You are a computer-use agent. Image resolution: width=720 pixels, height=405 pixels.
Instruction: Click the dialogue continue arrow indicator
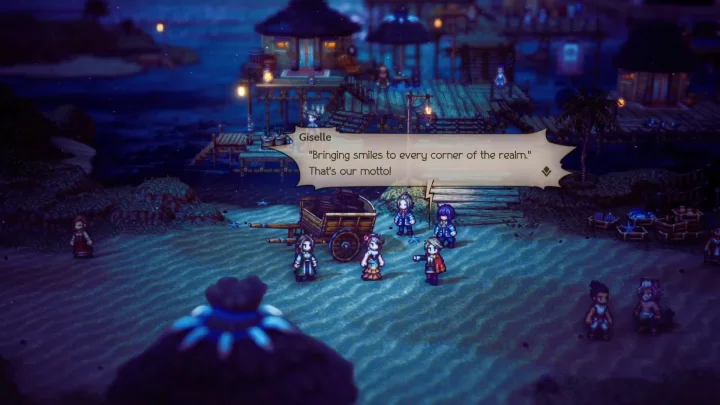click(546, 171)
